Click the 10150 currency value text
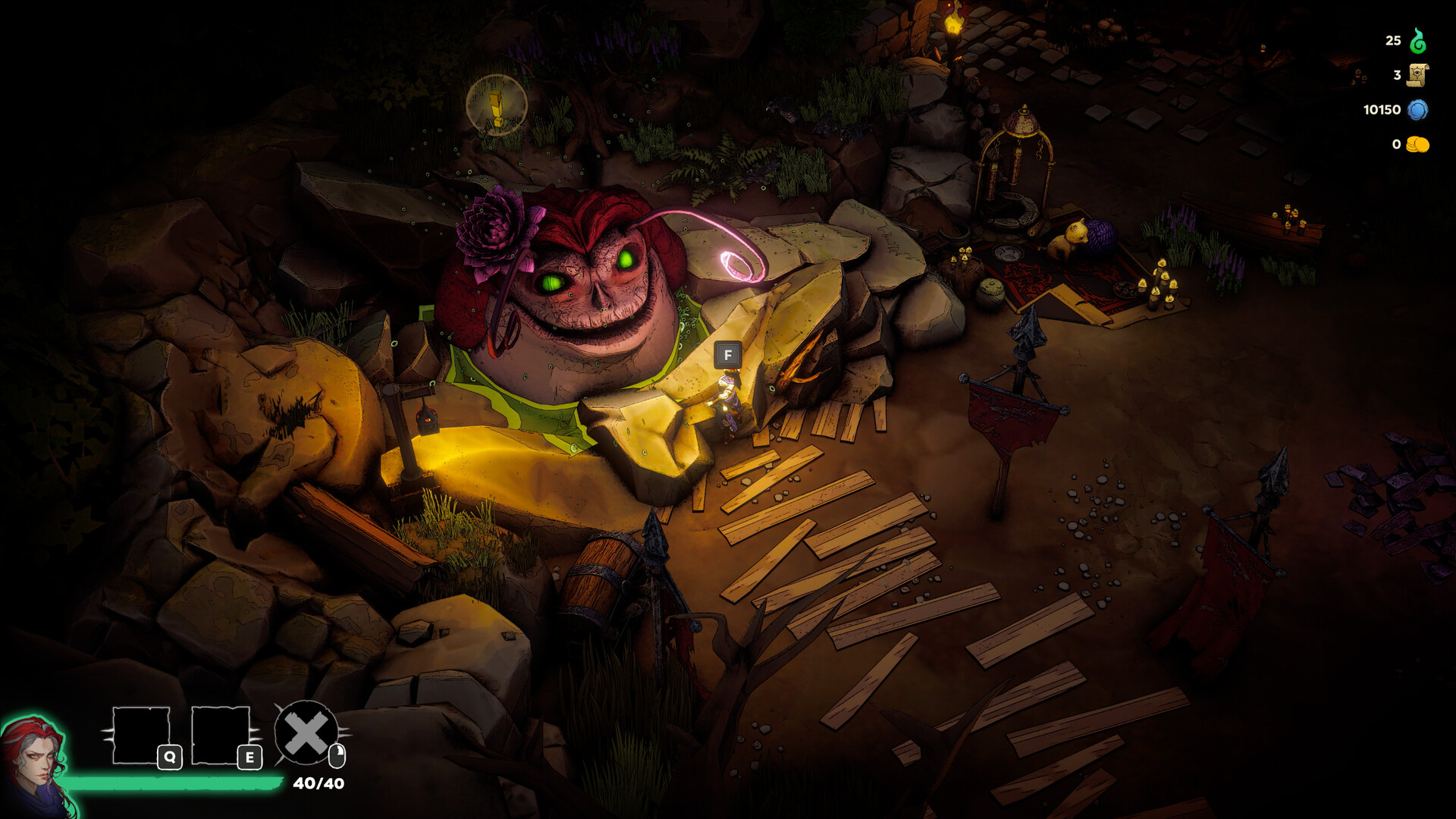The image size is (1456, 819). (1380, 110)
